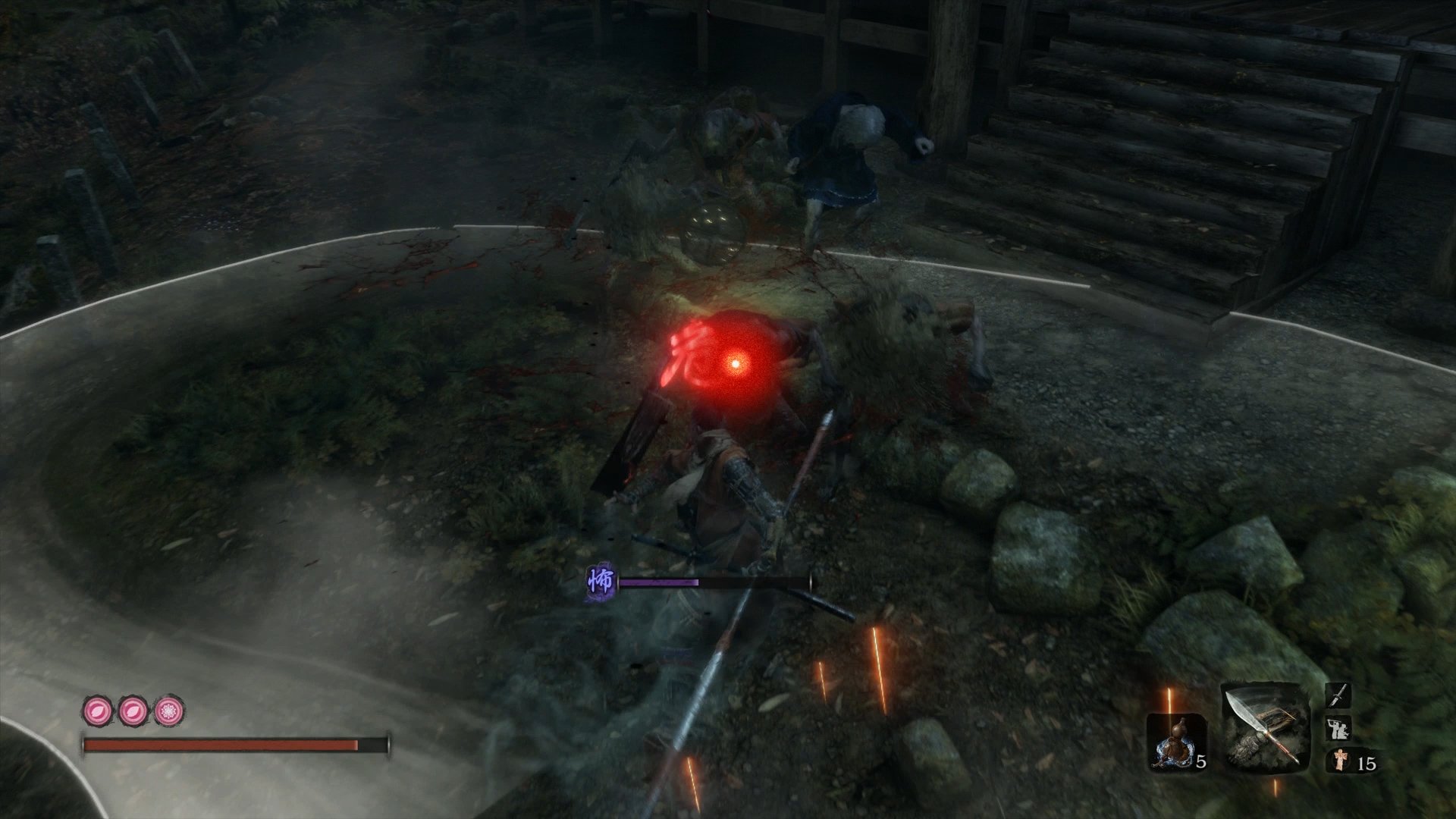
Task: Click the player's red vitality bar
Action: coord(222,744)
